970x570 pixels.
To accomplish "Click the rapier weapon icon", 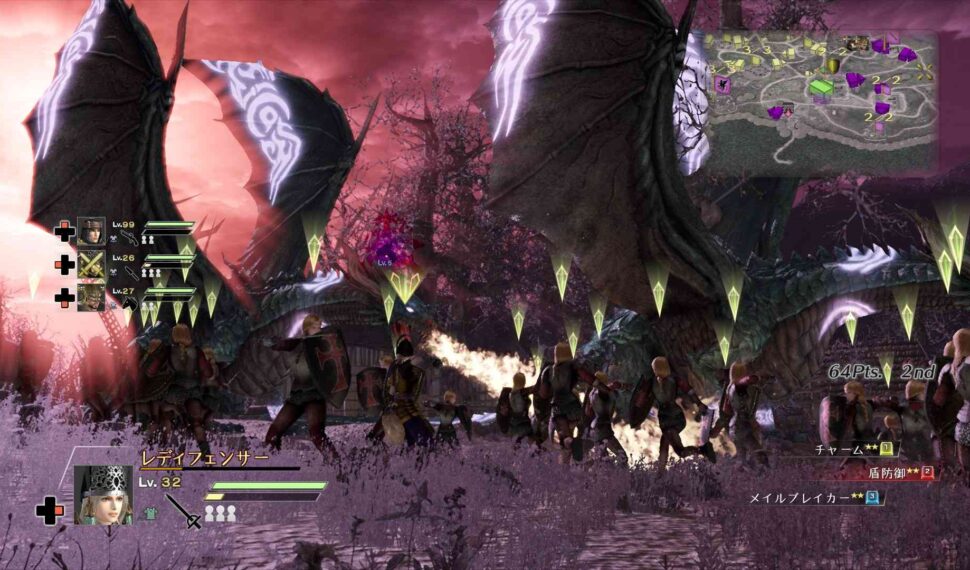I will coord(184,510).
